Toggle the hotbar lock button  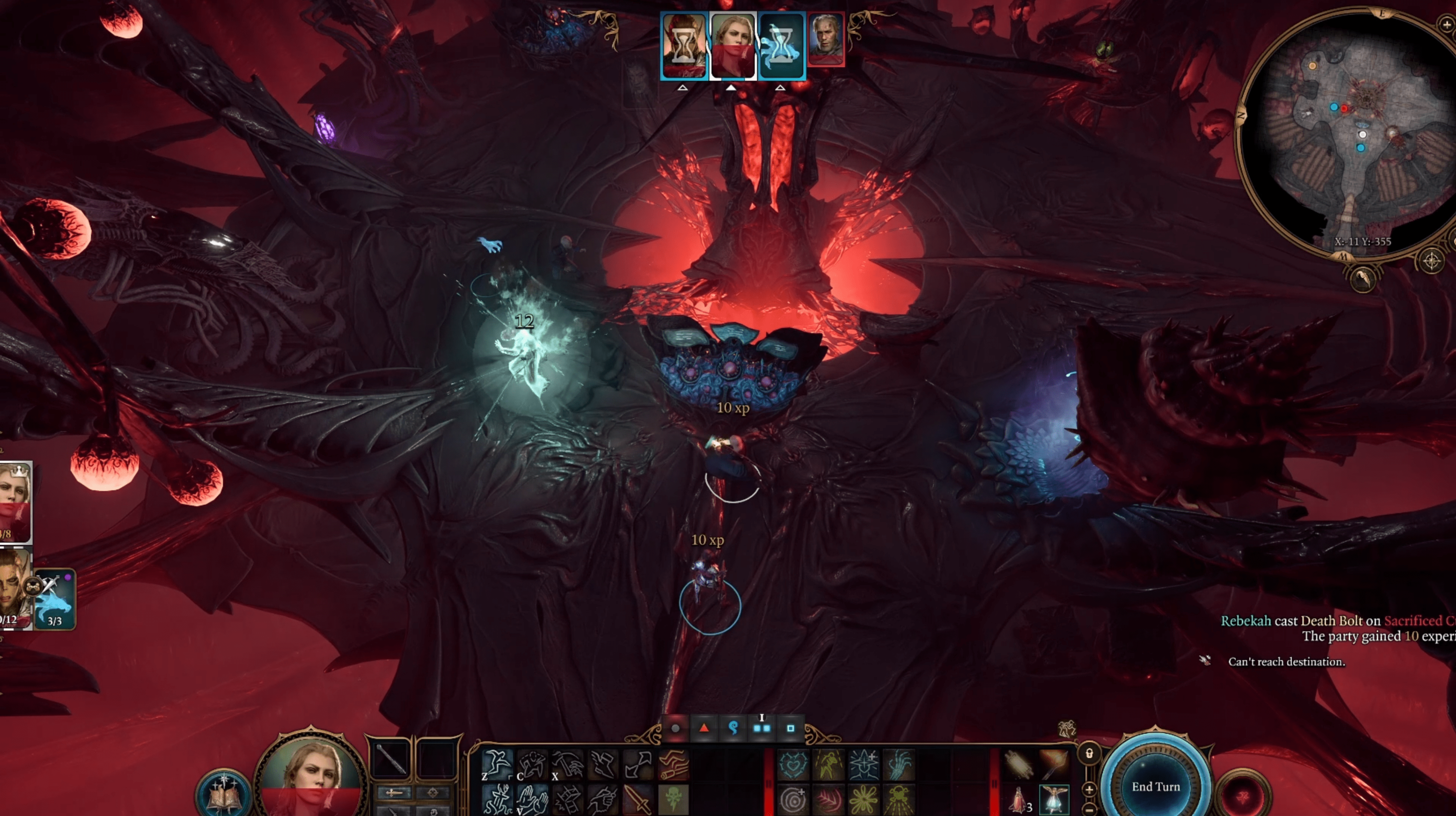point(1089,753)
